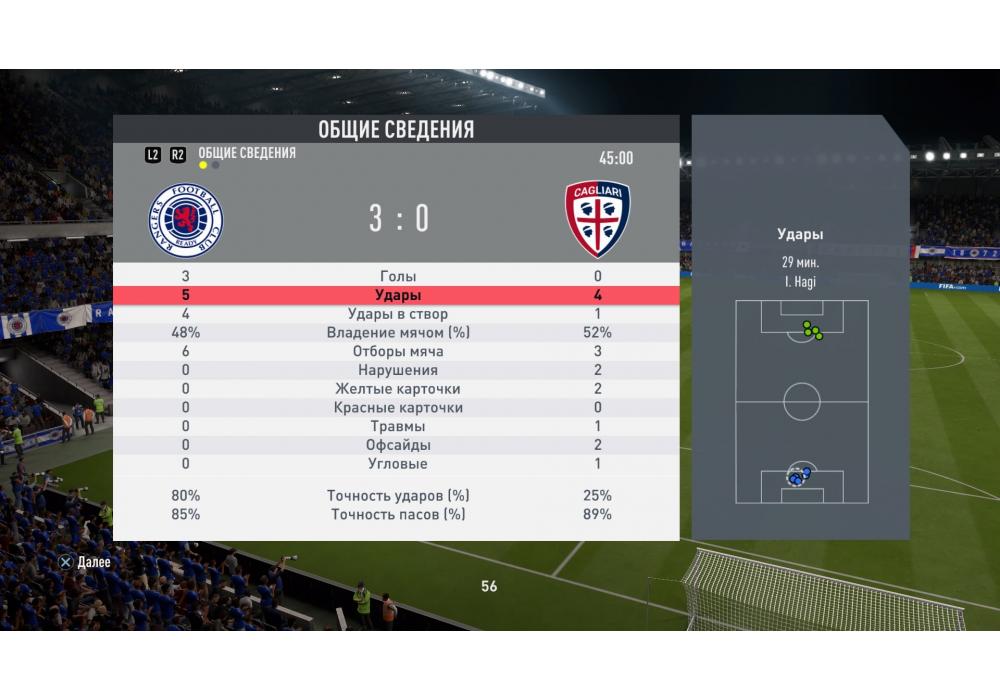Screen dimensions: 1000x700
Task: Select the Точность ударов (%) row
Action: 398,496
